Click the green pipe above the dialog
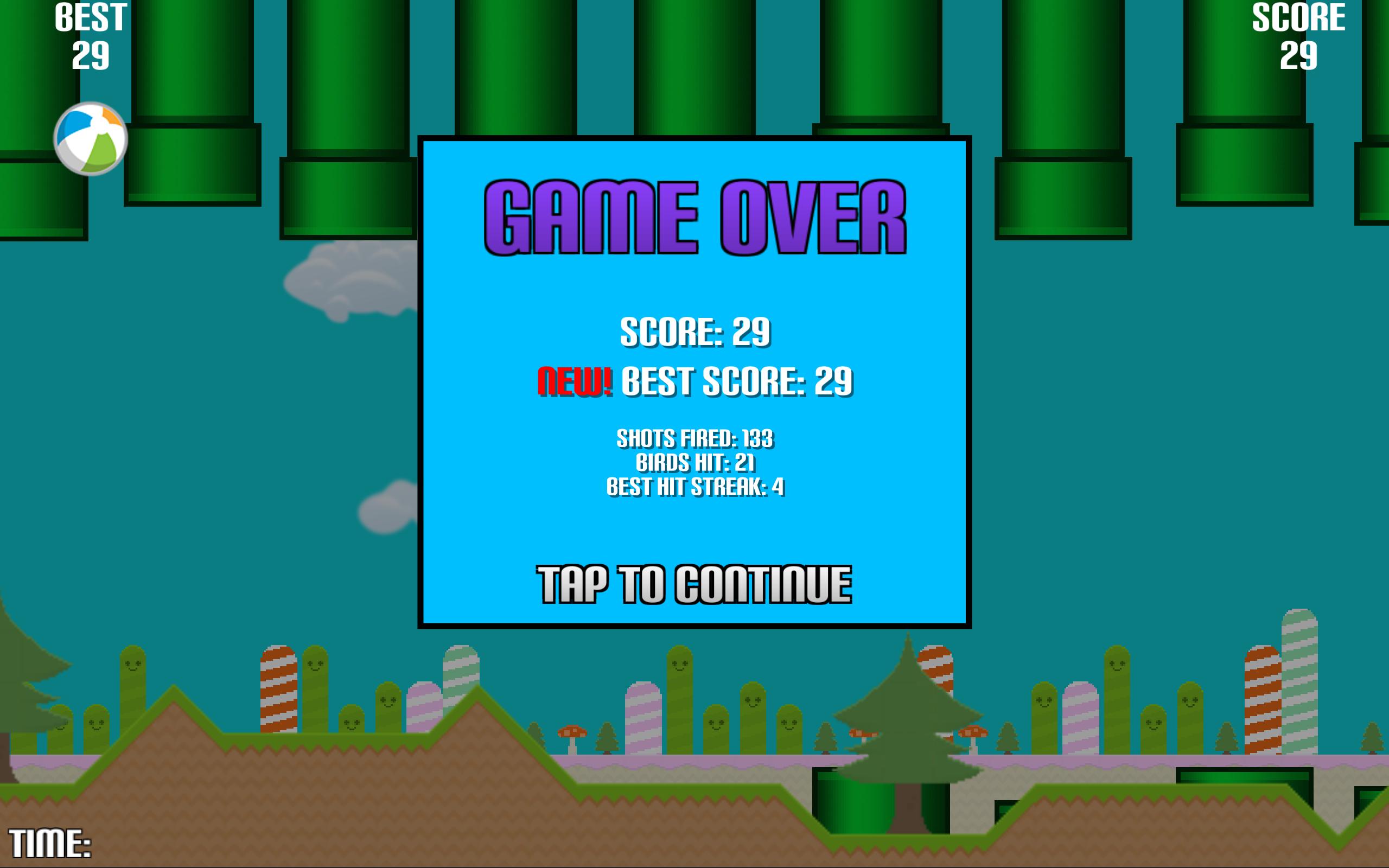Viewport: 1389px width, 868px height. pos(694,69)
